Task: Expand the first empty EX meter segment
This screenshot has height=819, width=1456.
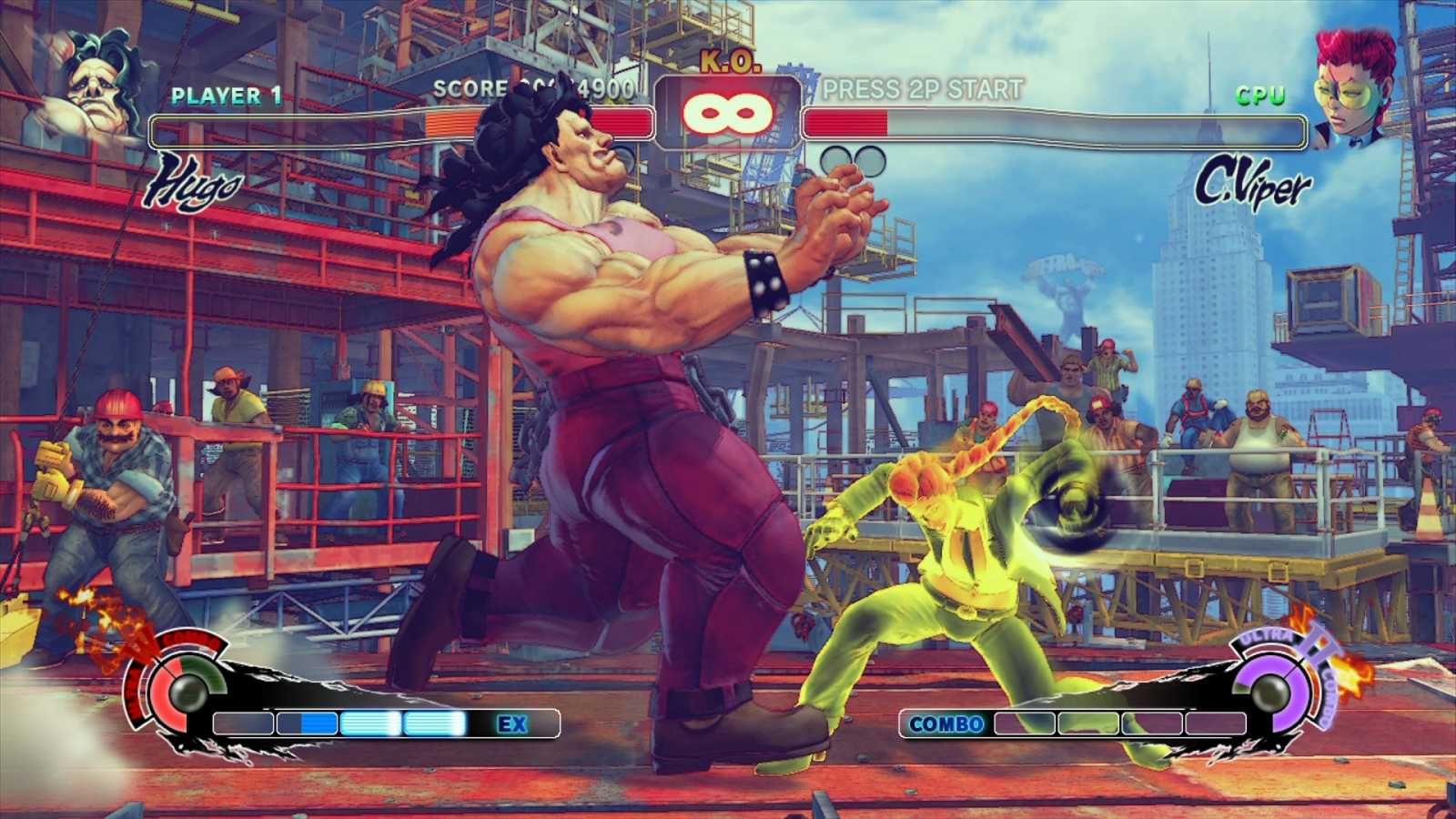Action: [243, 722]
